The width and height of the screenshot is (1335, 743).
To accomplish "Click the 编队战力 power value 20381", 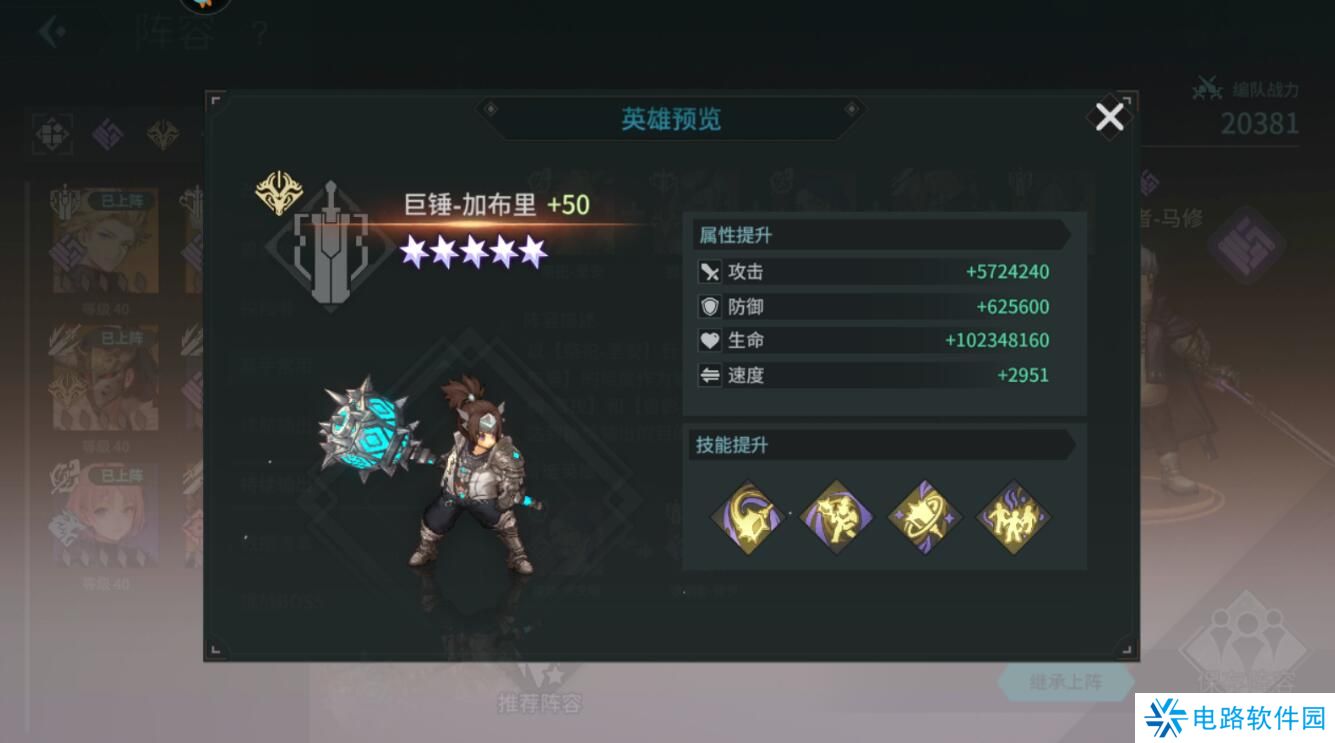I will point(1260,125).
